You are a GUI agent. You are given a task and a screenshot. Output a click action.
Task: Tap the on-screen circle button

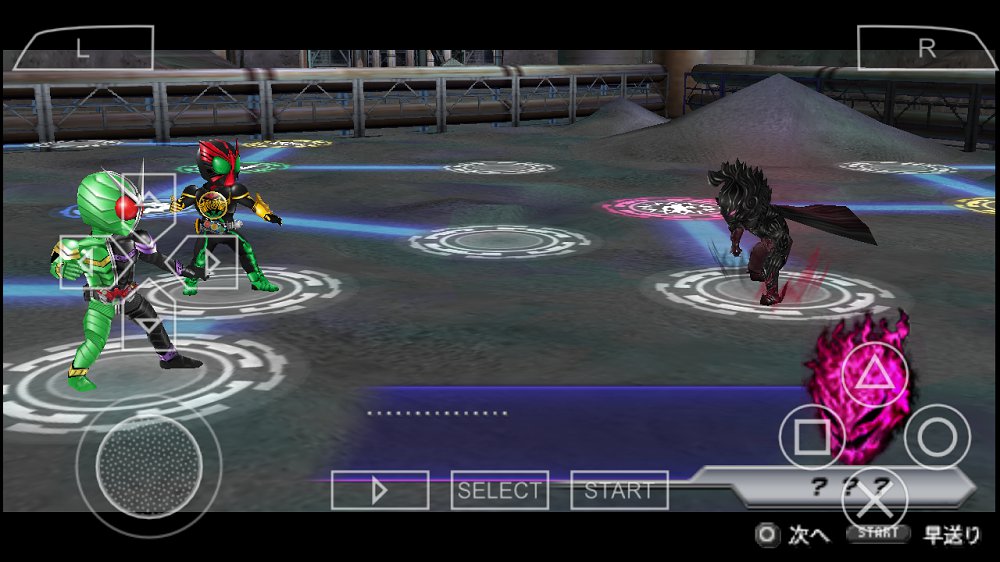[x=937, y=437]
